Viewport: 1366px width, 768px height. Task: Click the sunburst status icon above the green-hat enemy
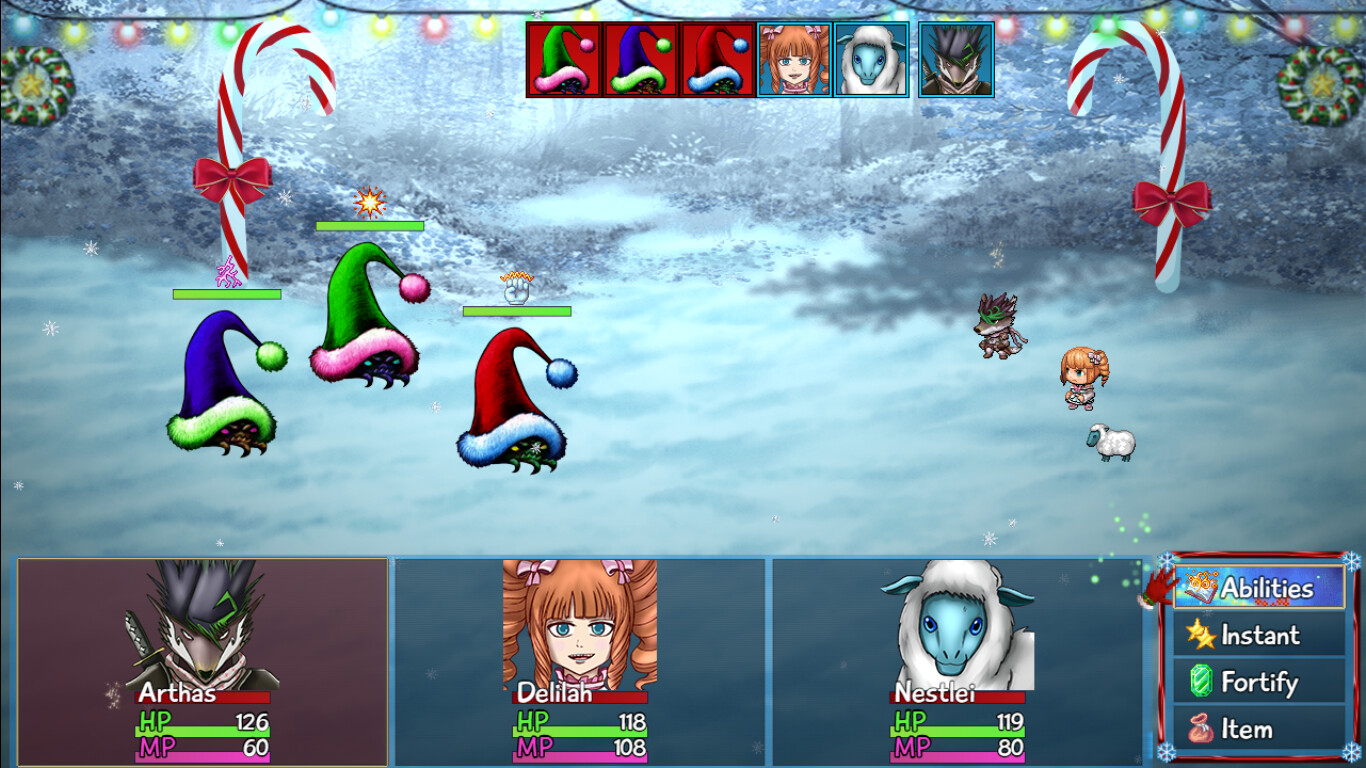tap(368, 203)
